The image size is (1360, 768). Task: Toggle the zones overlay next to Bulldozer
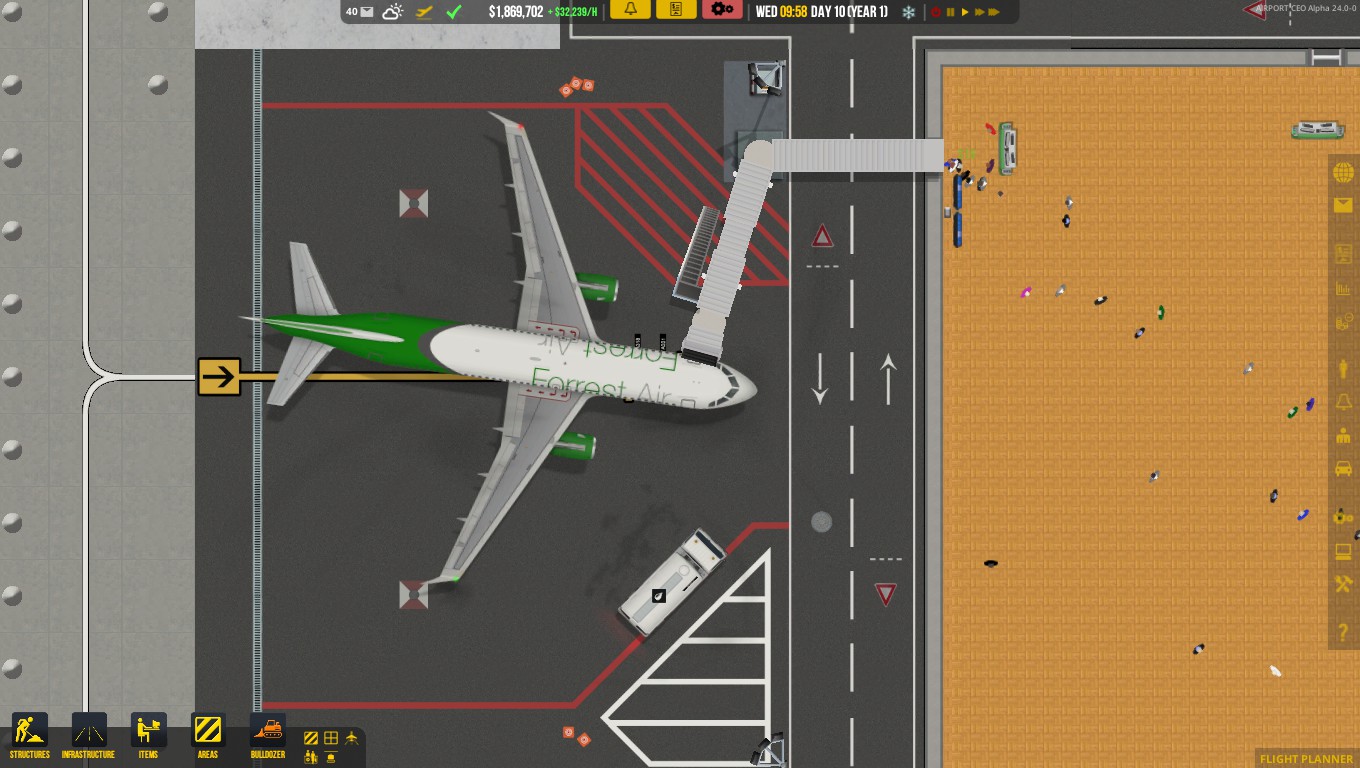click(311, 737)
